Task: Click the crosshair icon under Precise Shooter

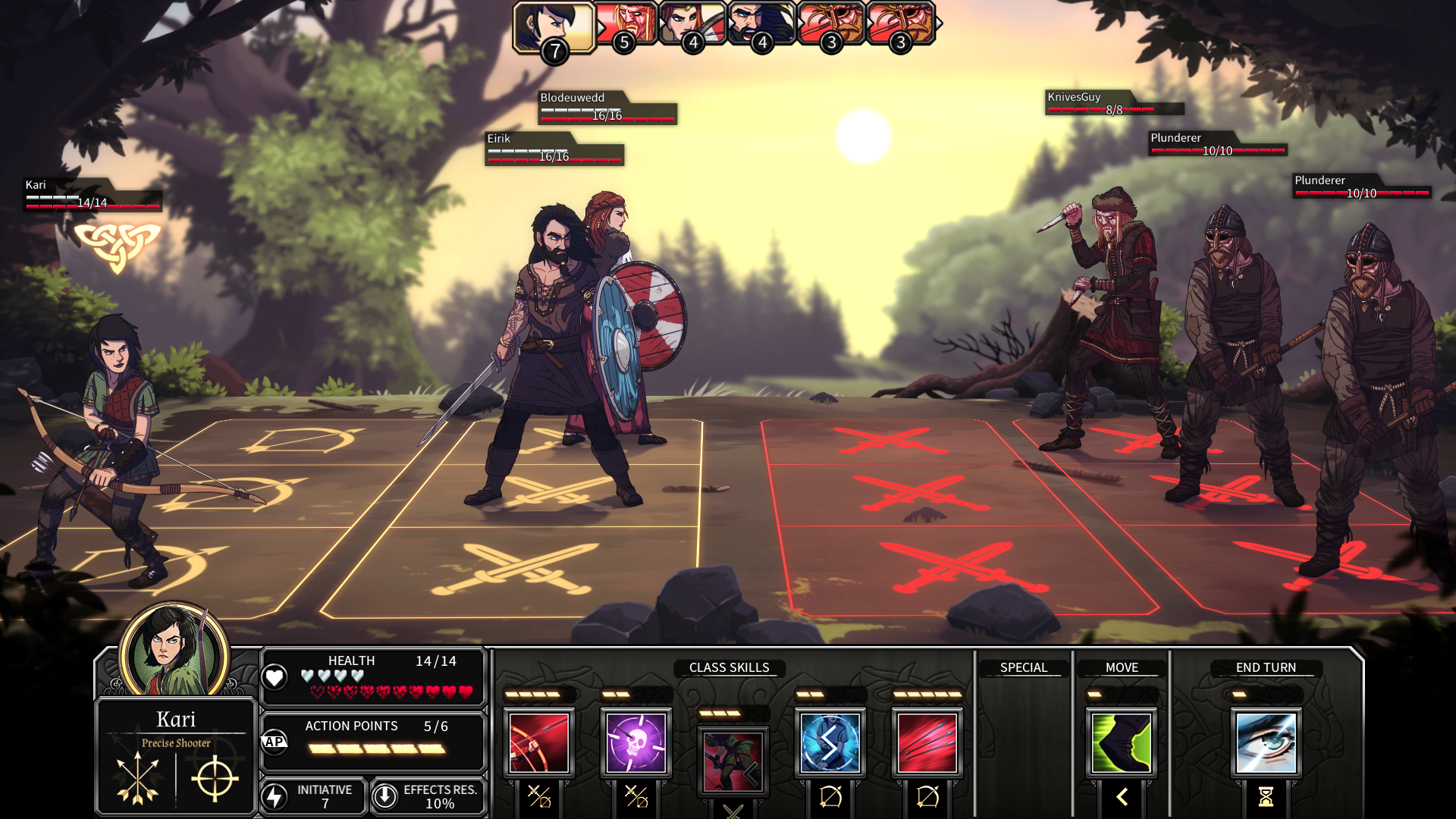Action: (215, 778)
